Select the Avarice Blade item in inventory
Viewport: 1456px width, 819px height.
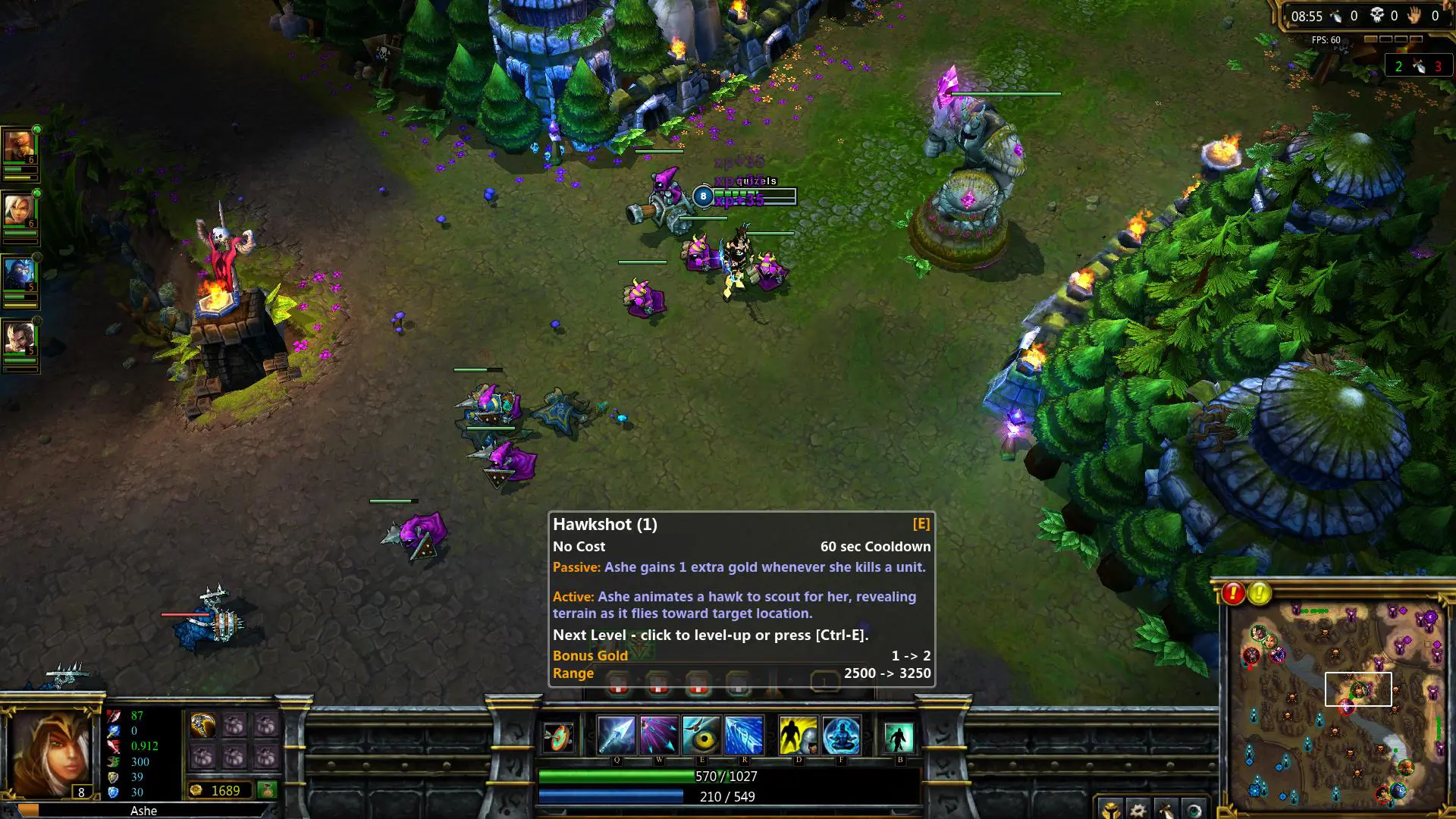[203, 725]
